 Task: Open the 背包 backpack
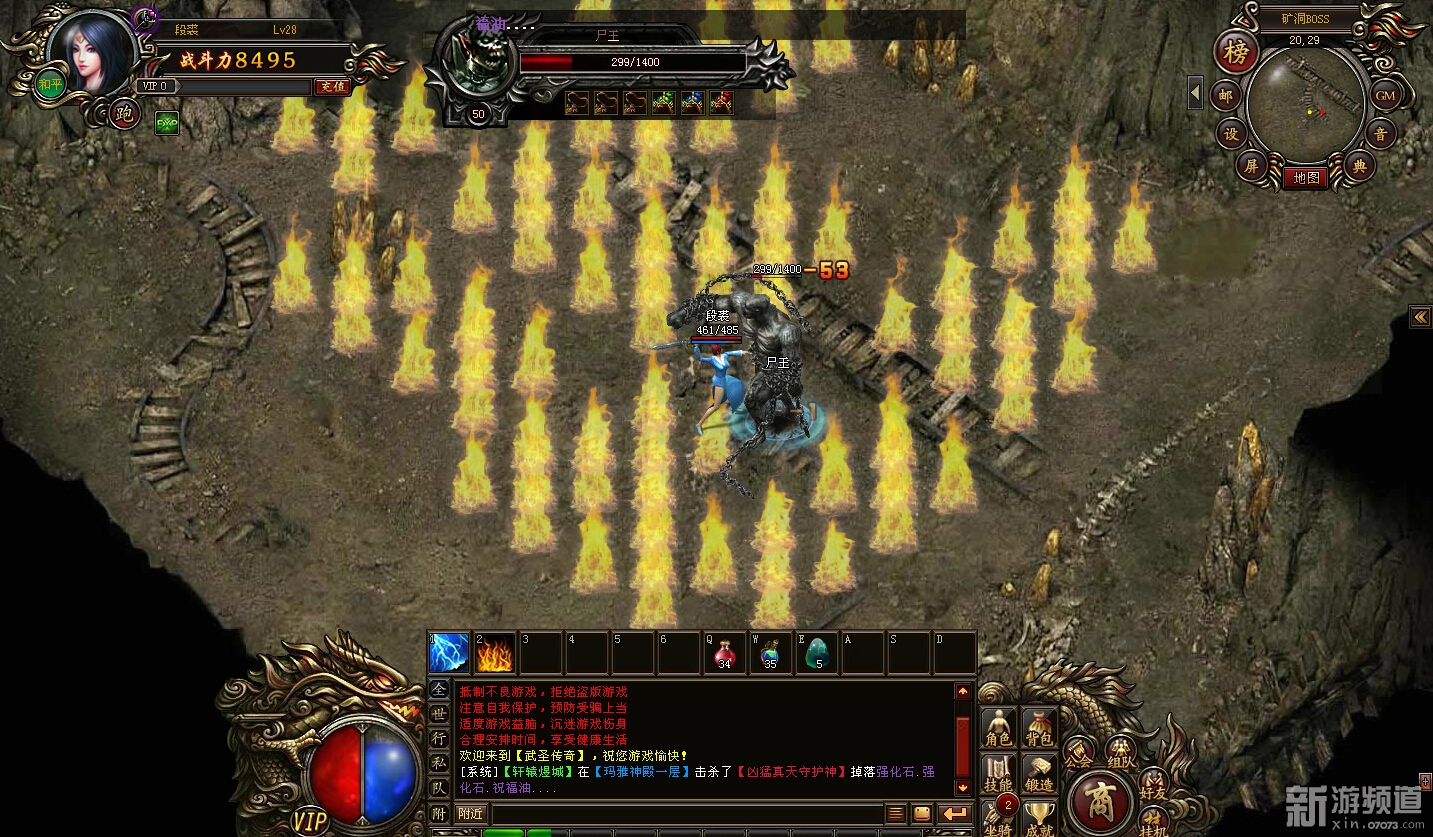click(x=1040, y=727)
